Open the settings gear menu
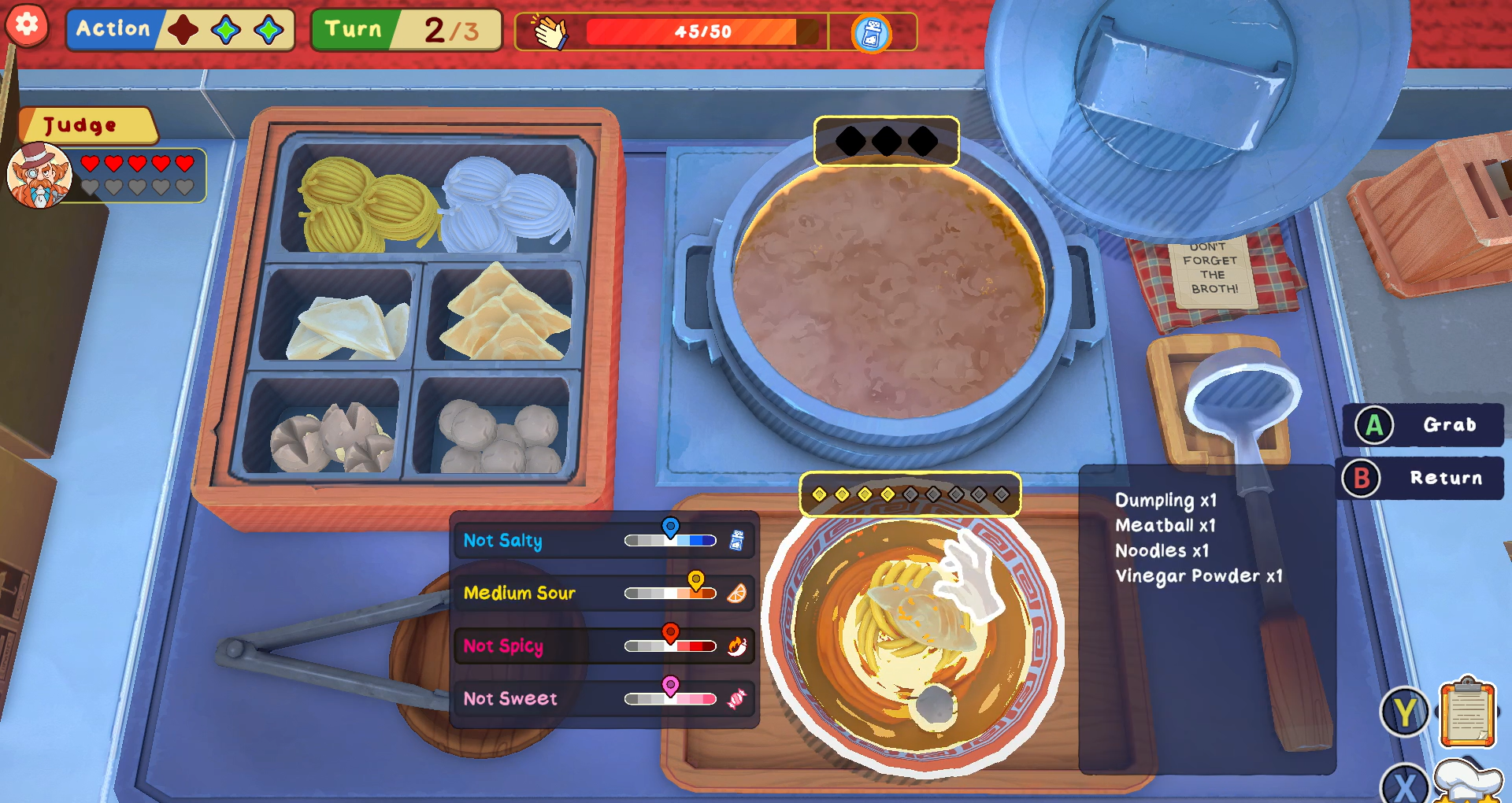This screenshot has width=1512, height=803. tap(27, 25)
